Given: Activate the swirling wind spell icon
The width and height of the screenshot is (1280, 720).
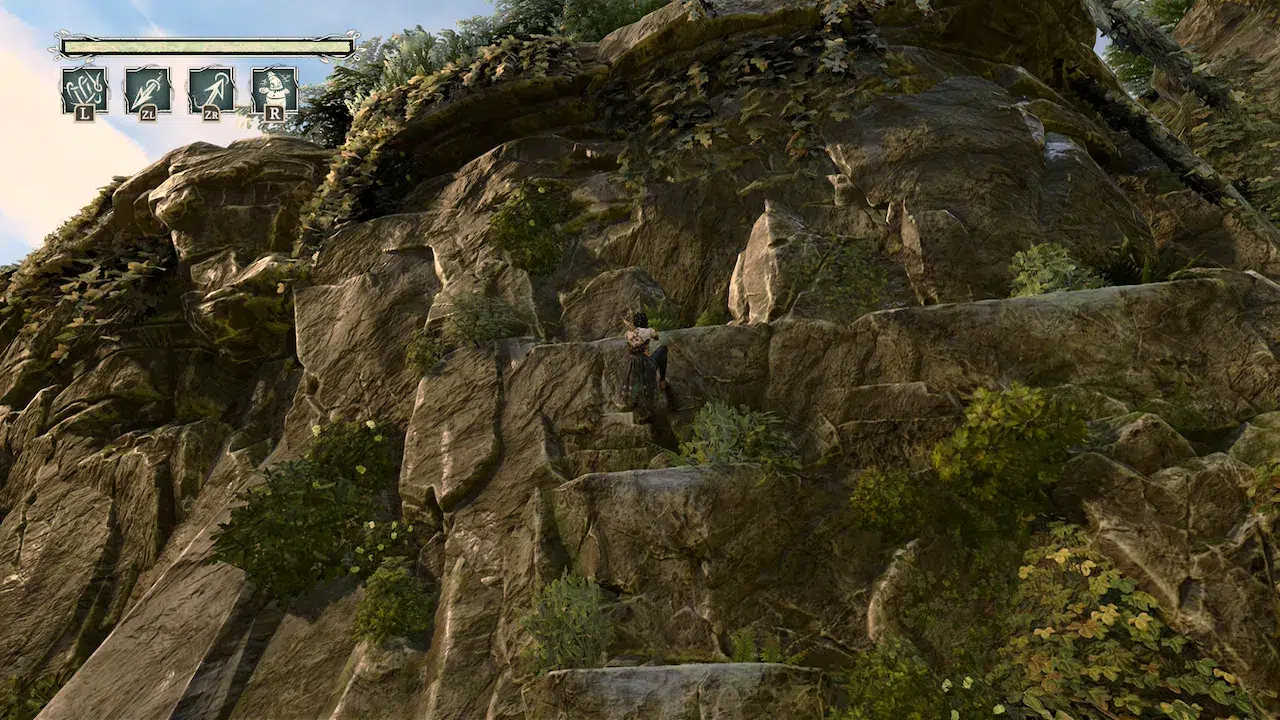Looking at the screenshot, I should pyautogui.click(x=84, y=90).
